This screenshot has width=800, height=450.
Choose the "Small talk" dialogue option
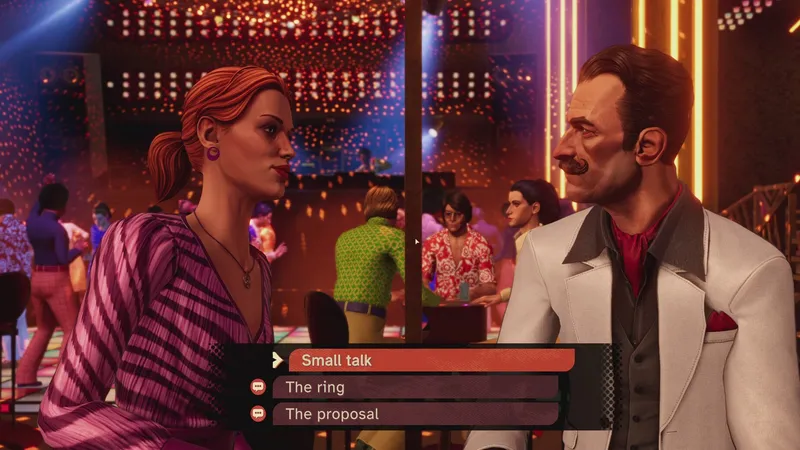point(430,361)
